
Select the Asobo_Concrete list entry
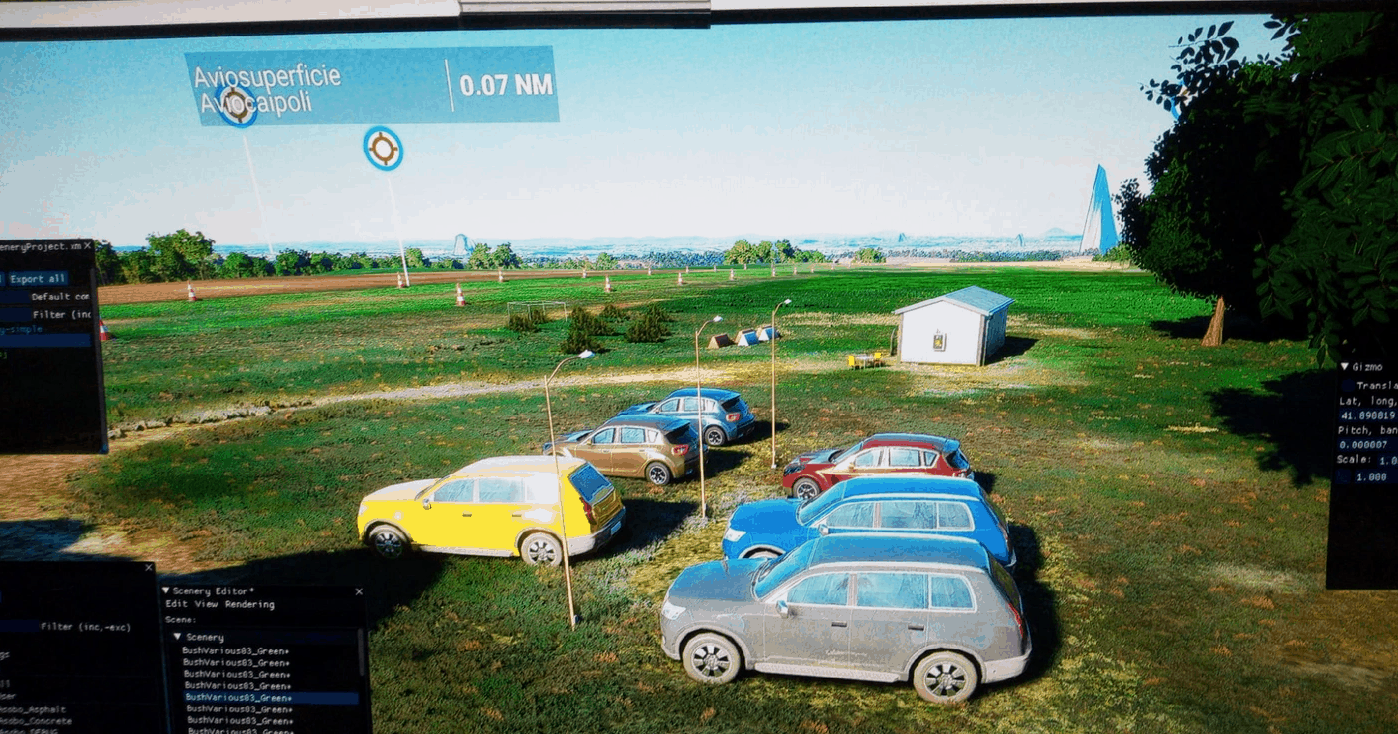38,720
